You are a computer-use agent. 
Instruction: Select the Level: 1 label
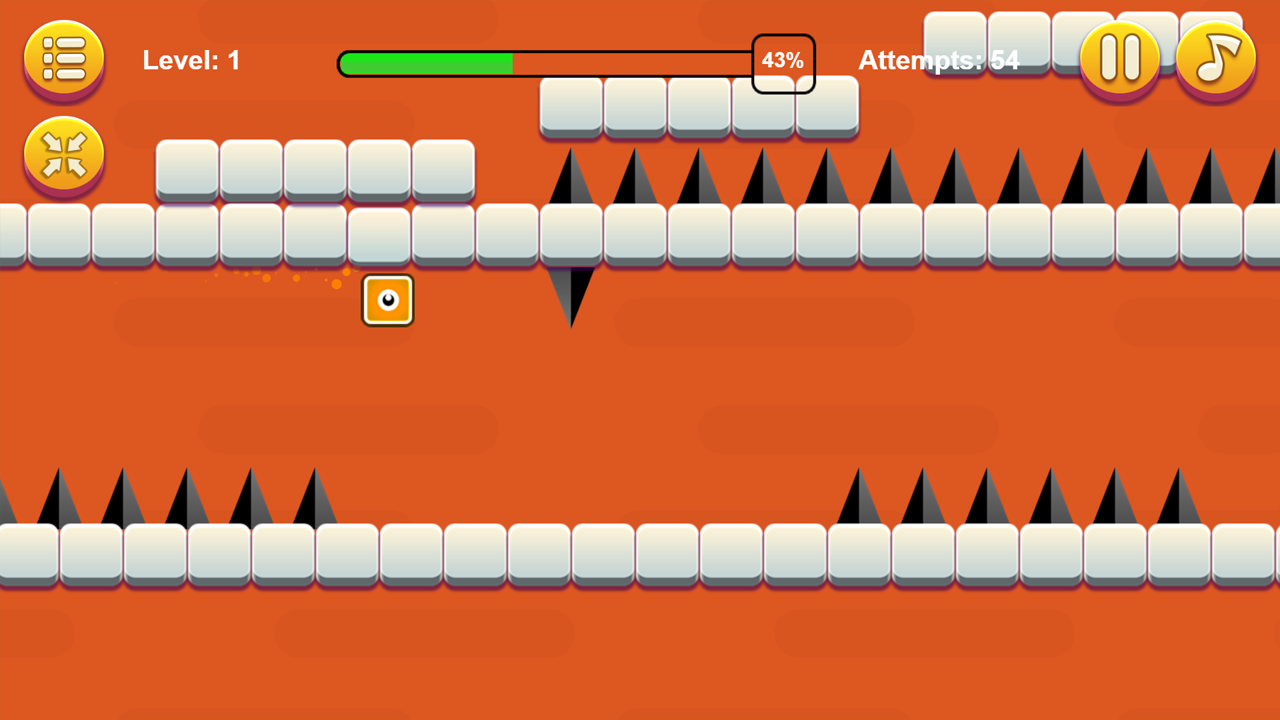tap(191, 60)
